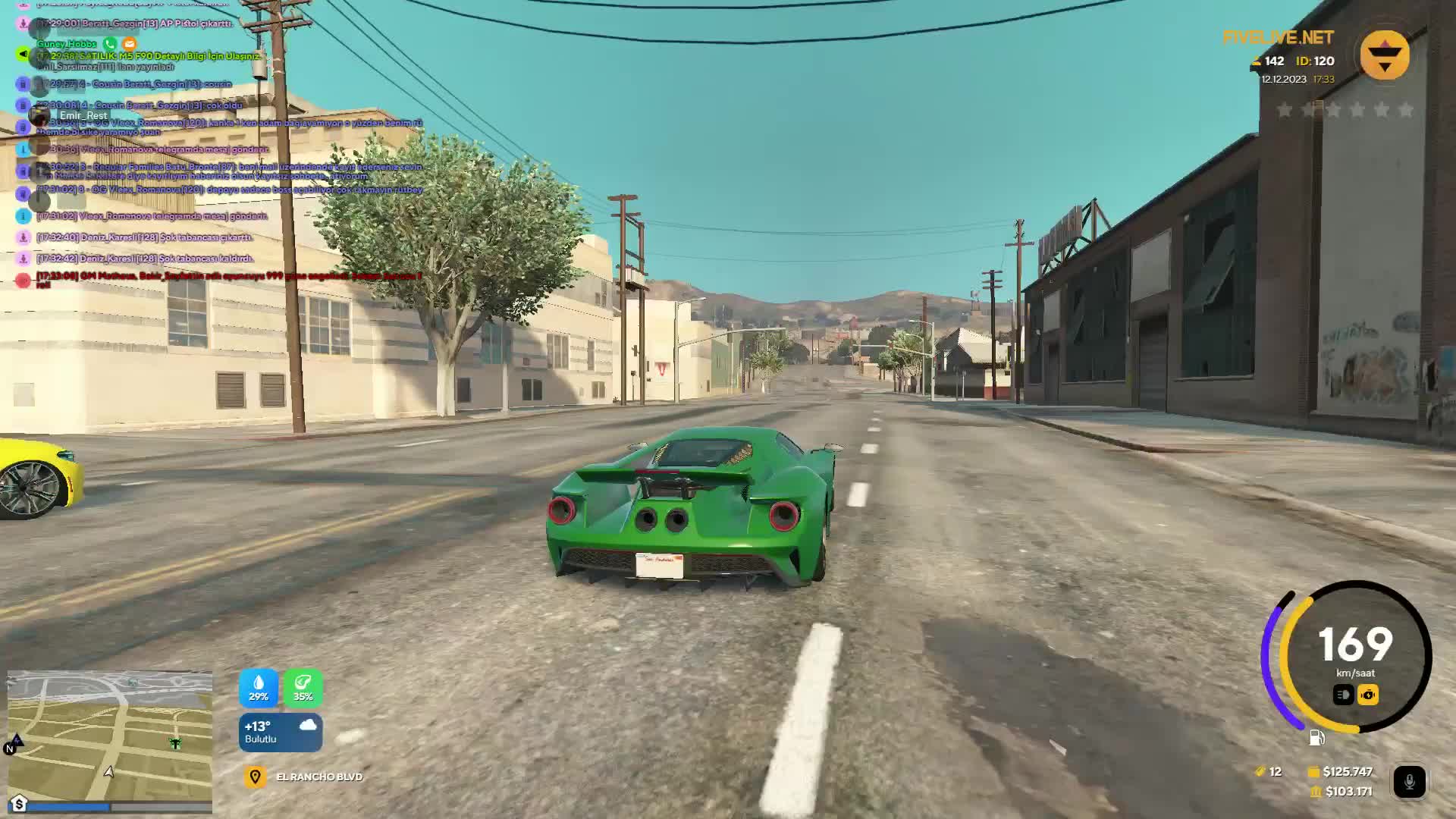This screenshot has width=1456, height=819.
Task: Select the SATILIK M5 F90 advert message
Action: click(x=152, y=56)
